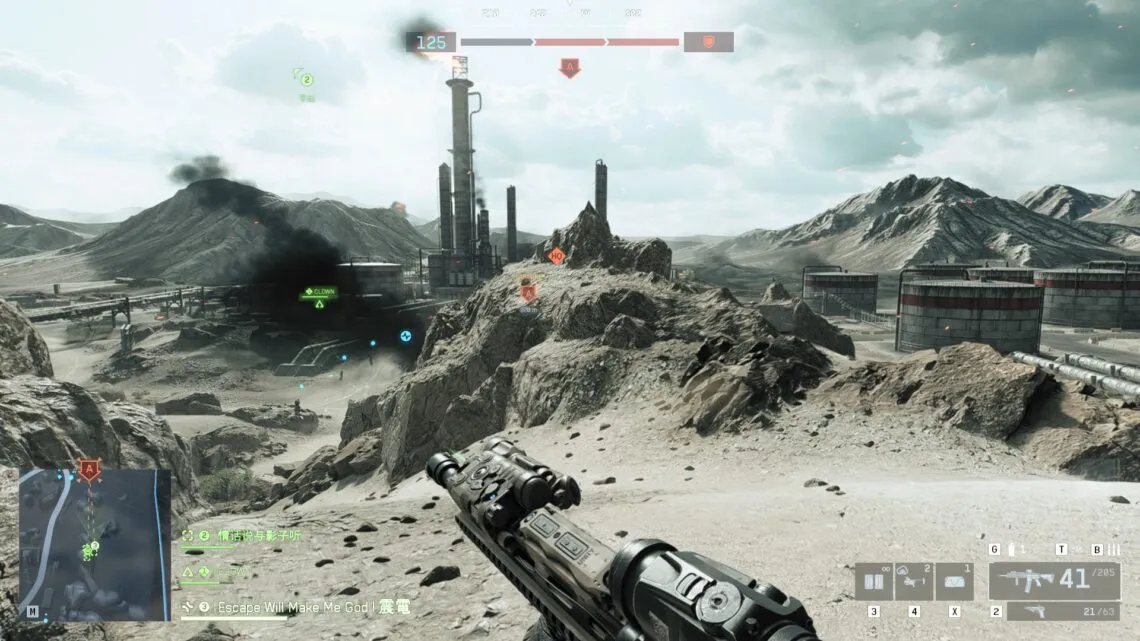Image resolution: width=1140 pixels, height=641 pixels.
Task: Select squad member Escape Will Make Me God
Action: coord(300,606)
